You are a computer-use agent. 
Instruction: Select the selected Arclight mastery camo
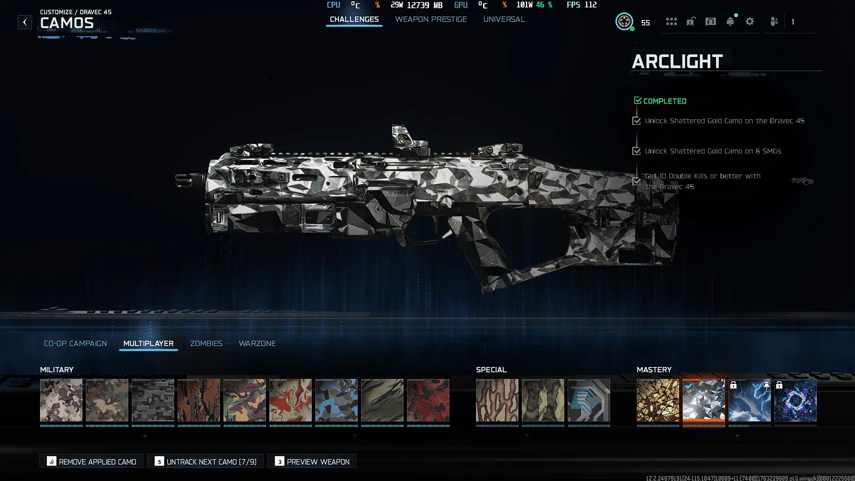pos(704,400)
